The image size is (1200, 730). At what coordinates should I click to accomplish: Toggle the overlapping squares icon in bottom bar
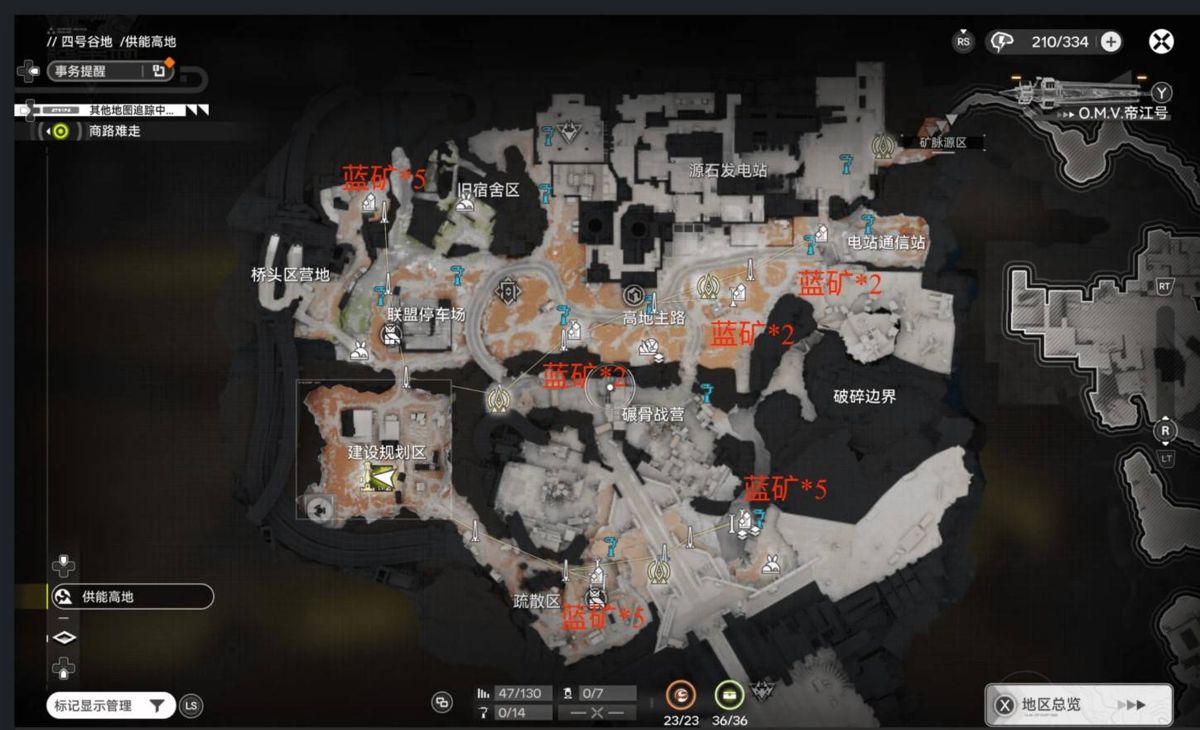441,702
